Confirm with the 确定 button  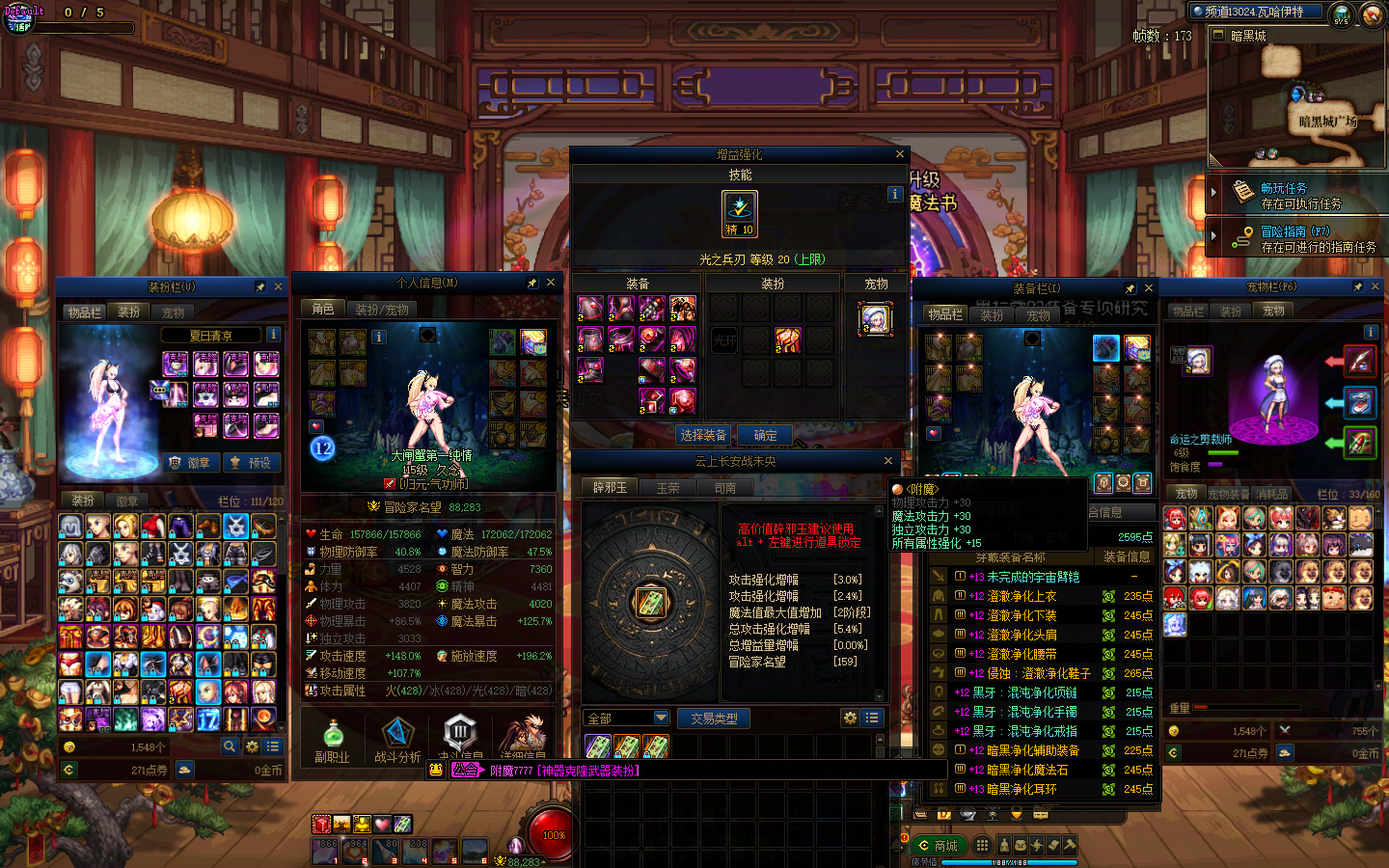[765, 435]
